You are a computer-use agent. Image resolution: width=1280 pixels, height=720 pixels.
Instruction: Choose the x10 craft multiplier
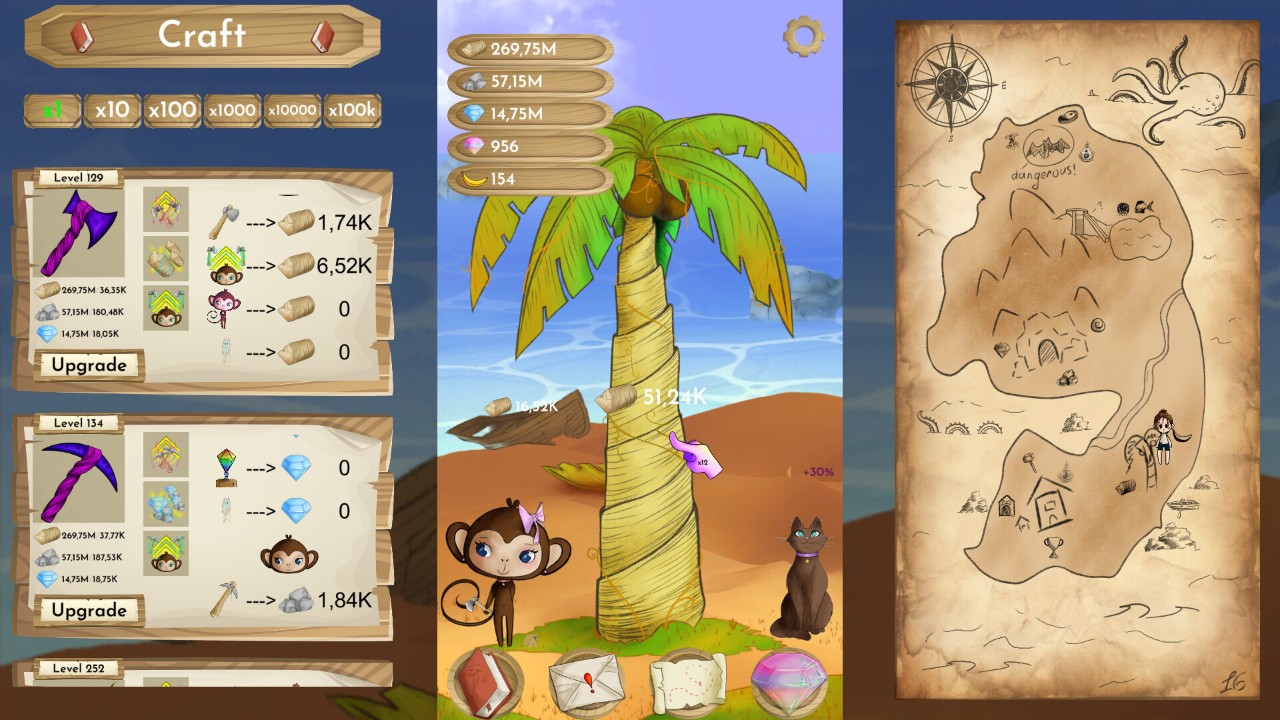coord(112,110)
